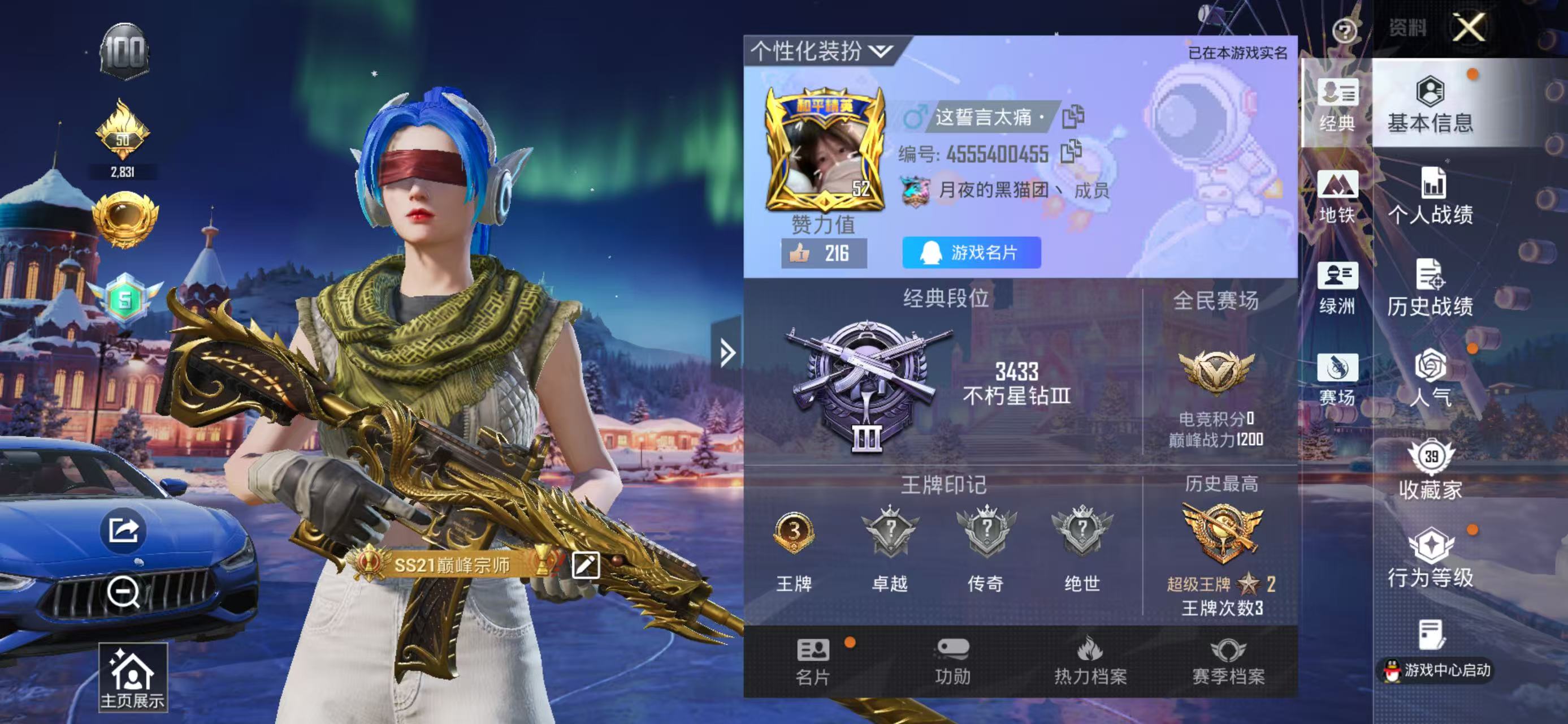Image resolution: width=1568 pixels, height=724 pixels.
Task: Click the 主页展示 homepage display button
Action: 133,677
